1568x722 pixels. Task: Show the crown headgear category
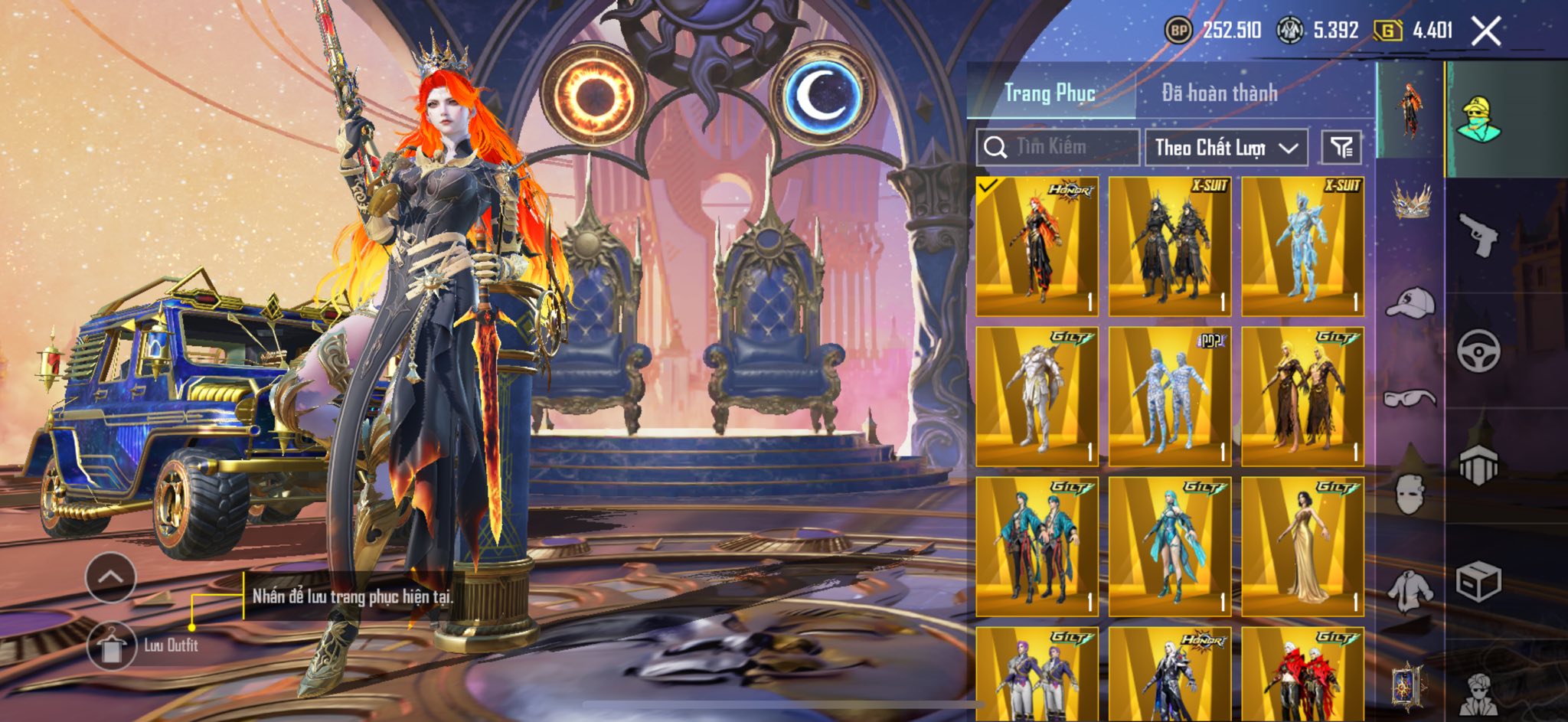click(1410, 202)
